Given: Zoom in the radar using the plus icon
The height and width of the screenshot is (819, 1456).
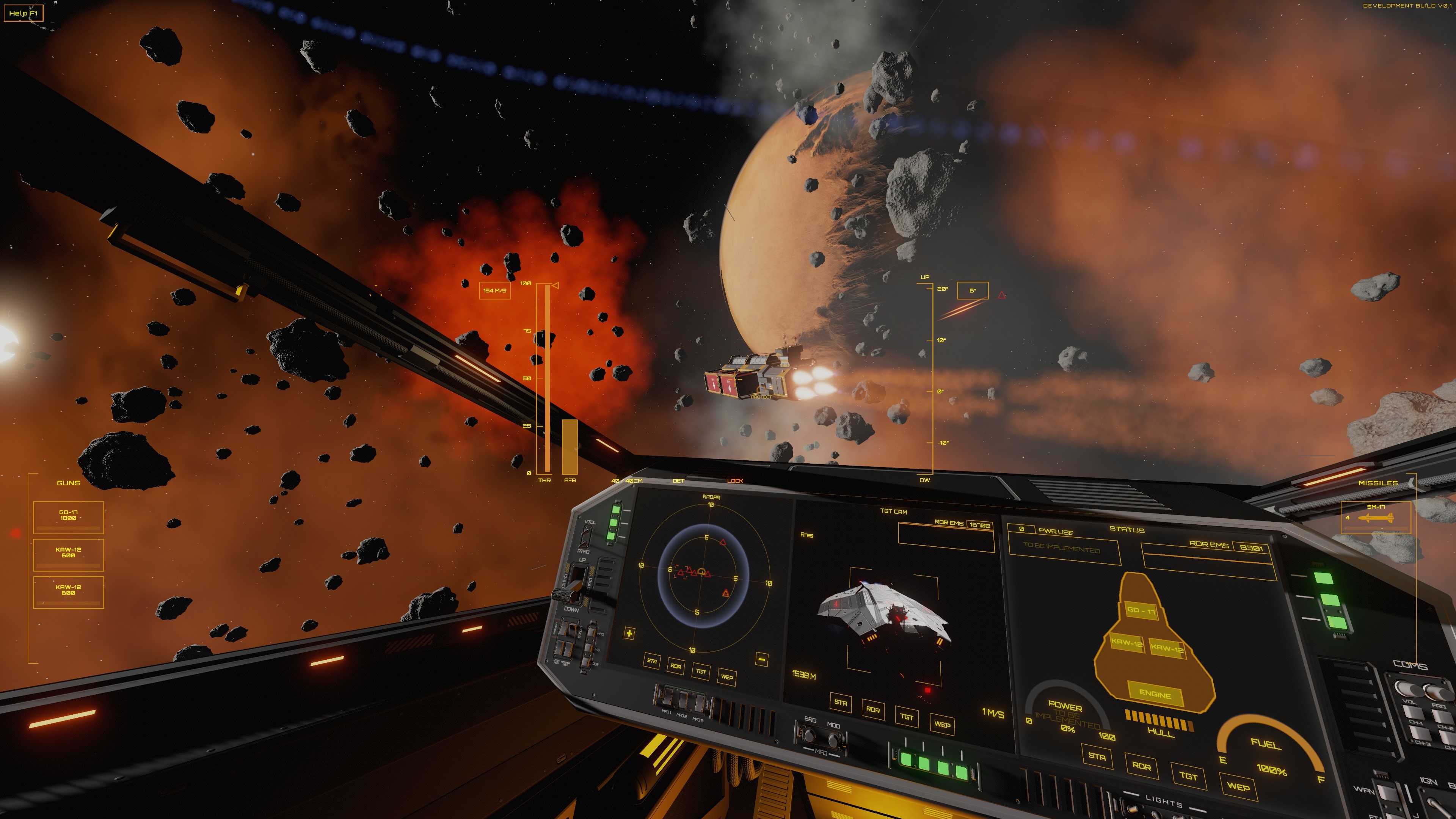Looking at the screenshot, I should (629, 634).
